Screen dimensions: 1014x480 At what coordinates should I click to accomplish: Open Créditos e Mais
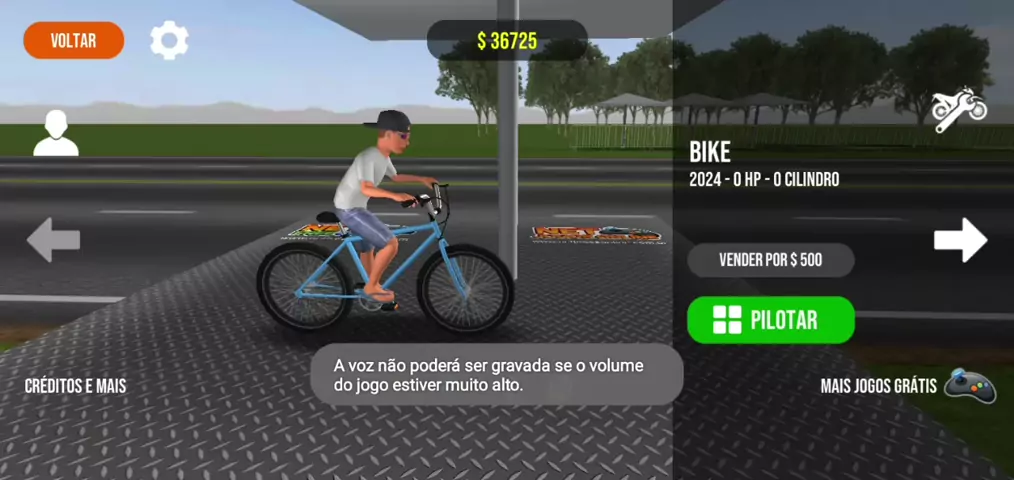coord(76,386)
